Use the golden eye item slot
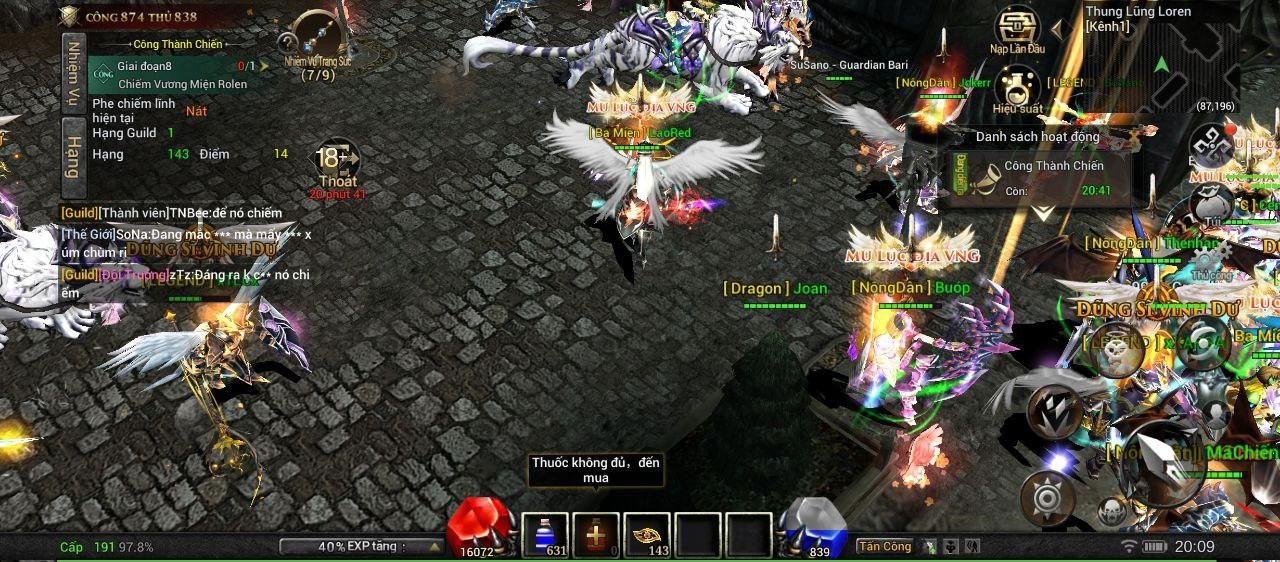The width and height of the screenshot is (1280, 562). [647, 535]
